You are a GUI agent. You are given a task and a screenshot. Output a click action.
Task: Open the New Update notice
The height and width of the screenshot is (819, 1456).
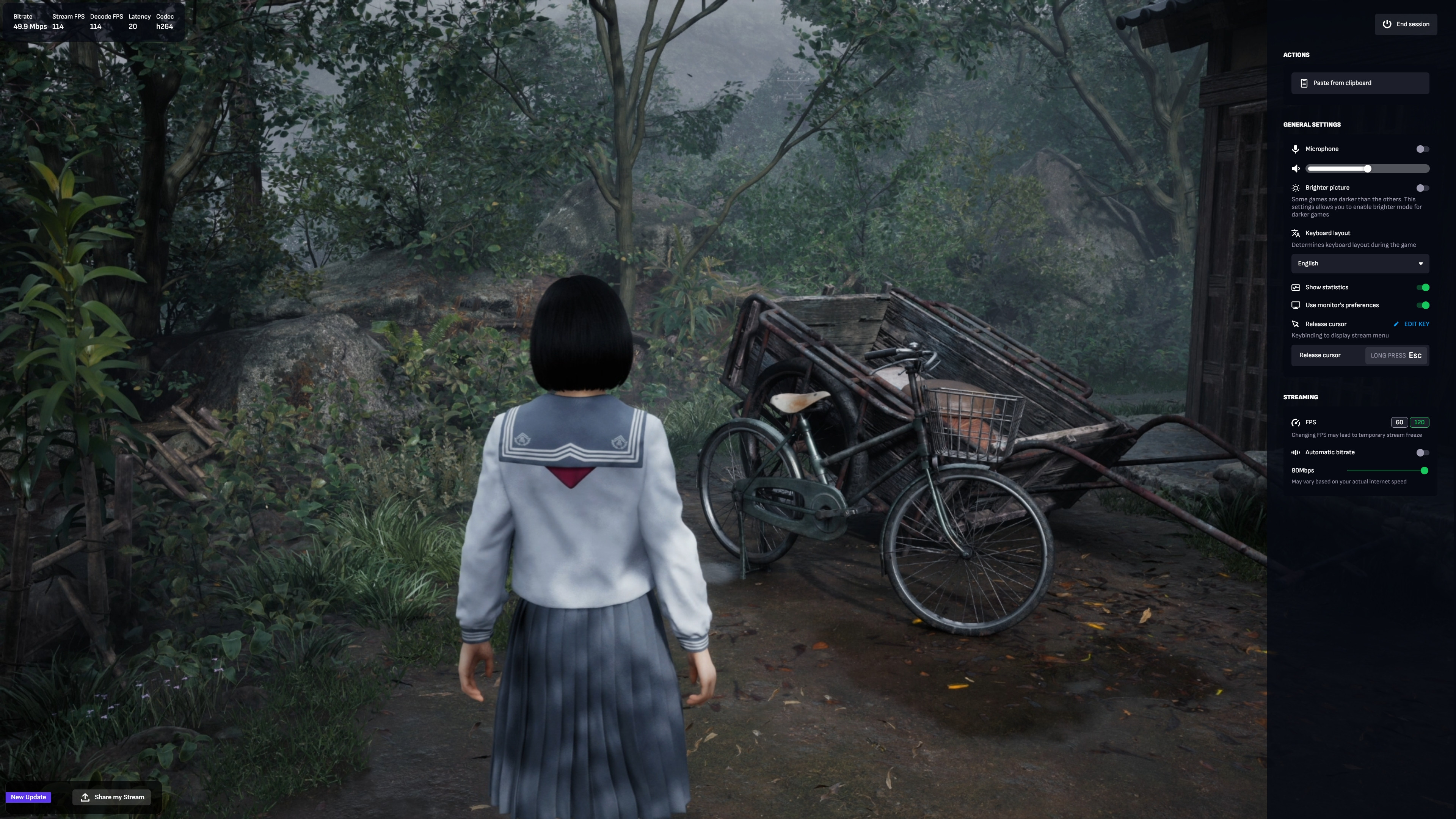[28, 797]
